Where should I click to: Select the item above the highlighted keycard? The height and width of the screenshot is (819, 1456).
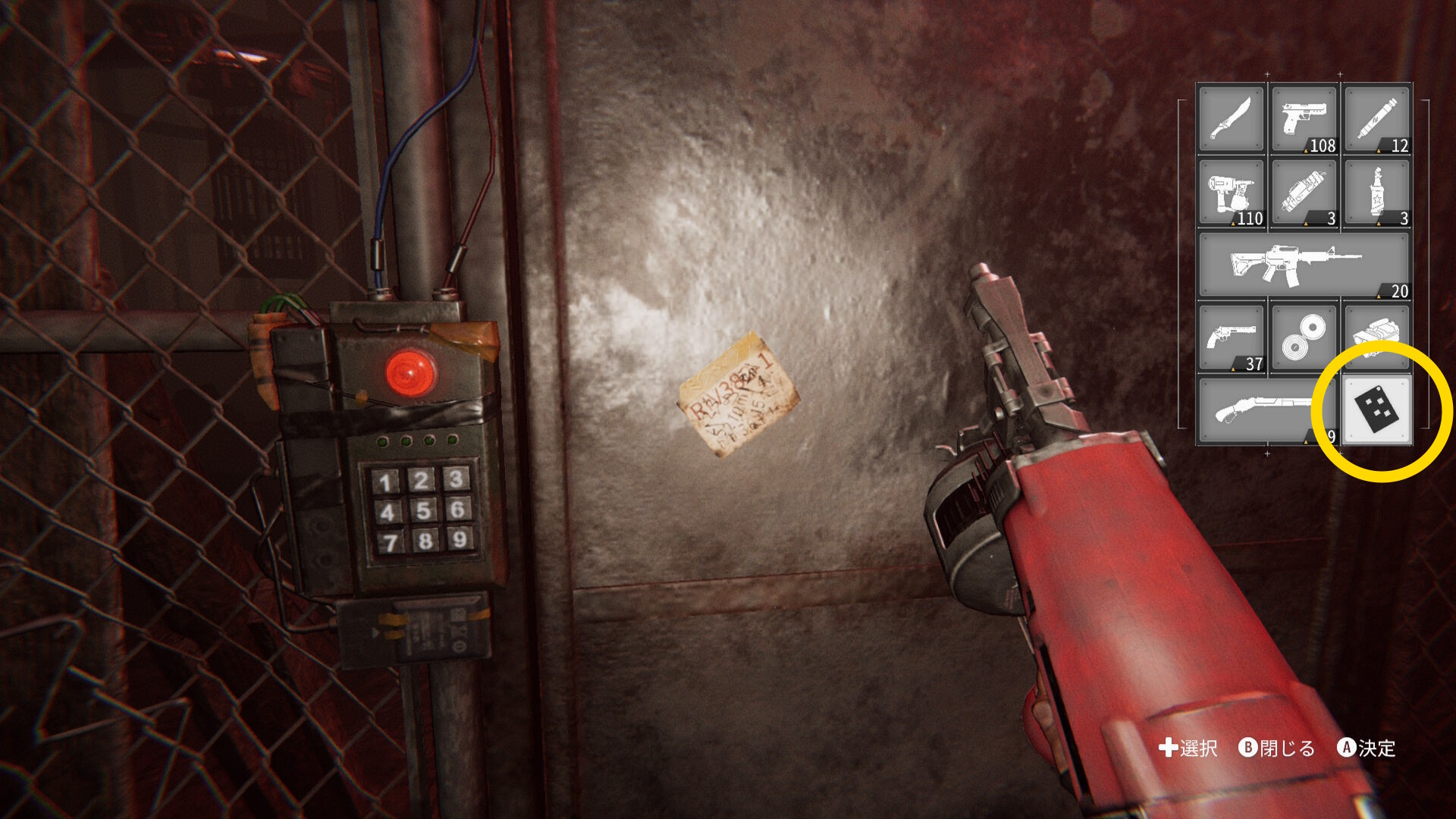coord(1376,332)
